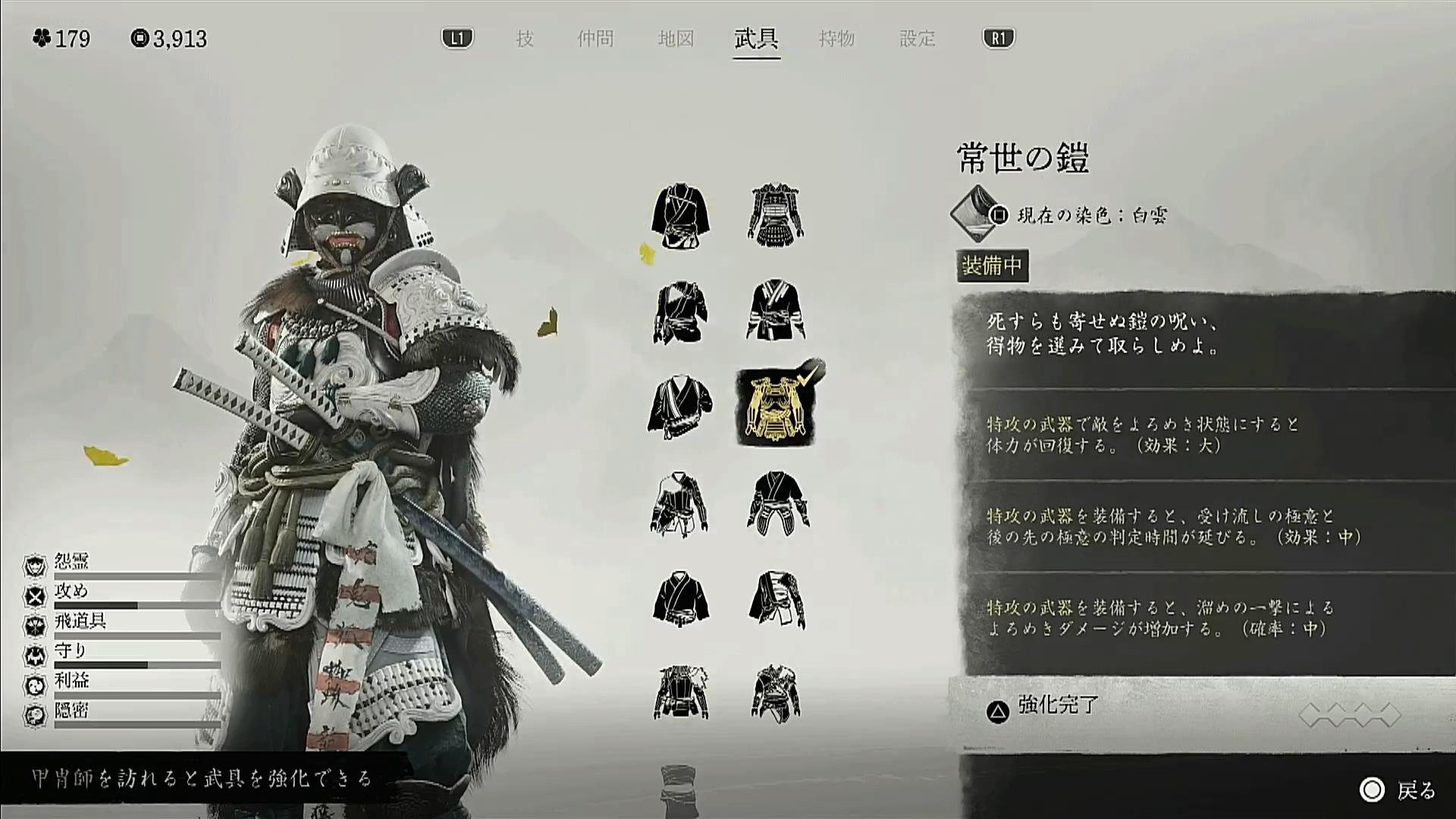Viewport: 1456px width, 819px height.
Task: Open the 設定 settings tab
Action: pyautogui.click(x=917, y=39)
